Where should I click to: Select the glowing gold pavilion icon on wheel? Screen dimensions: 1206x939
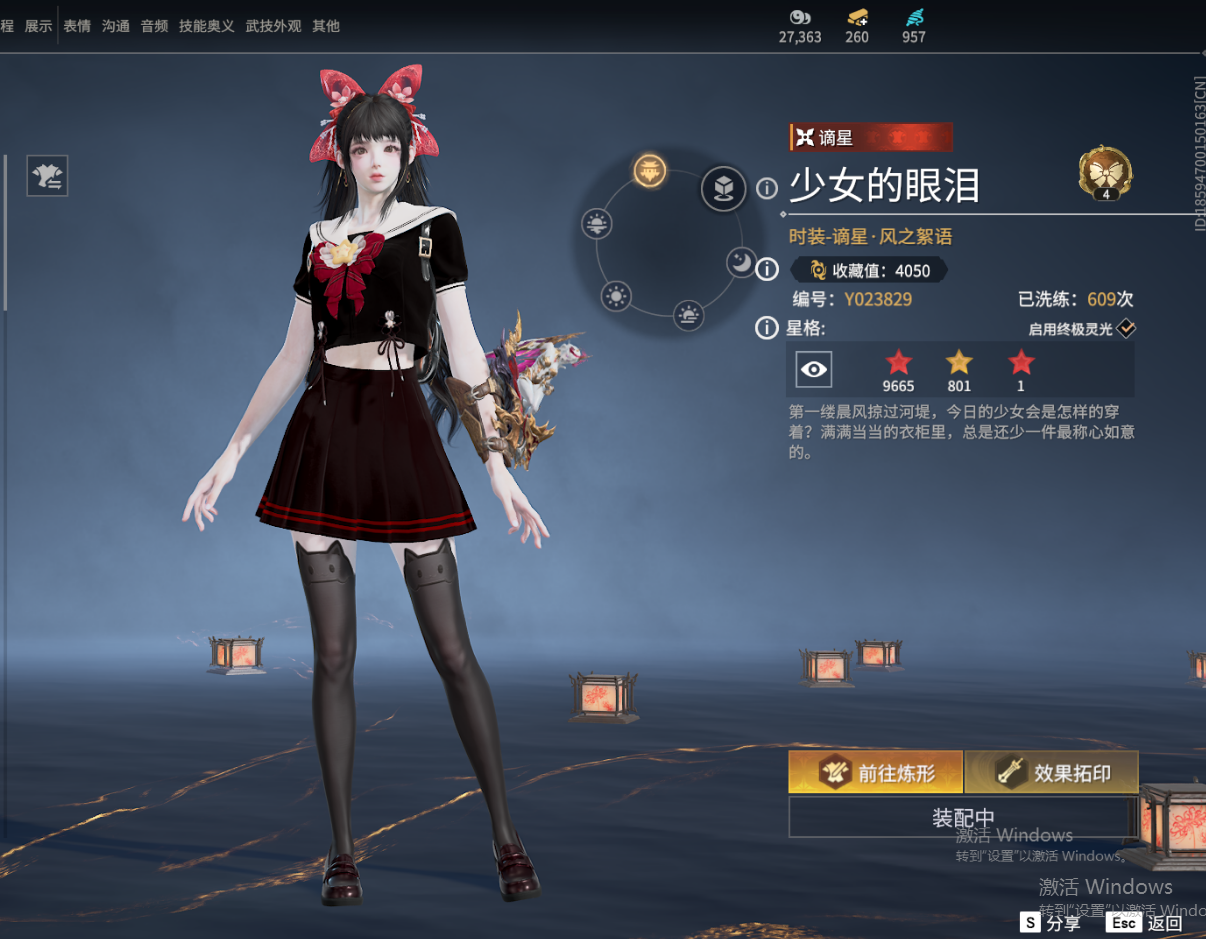650,171
